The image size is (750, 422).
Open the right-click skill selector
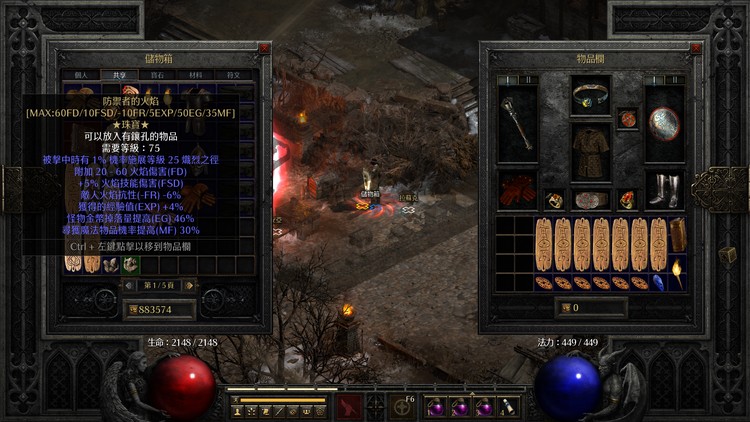tap(404, 406)
